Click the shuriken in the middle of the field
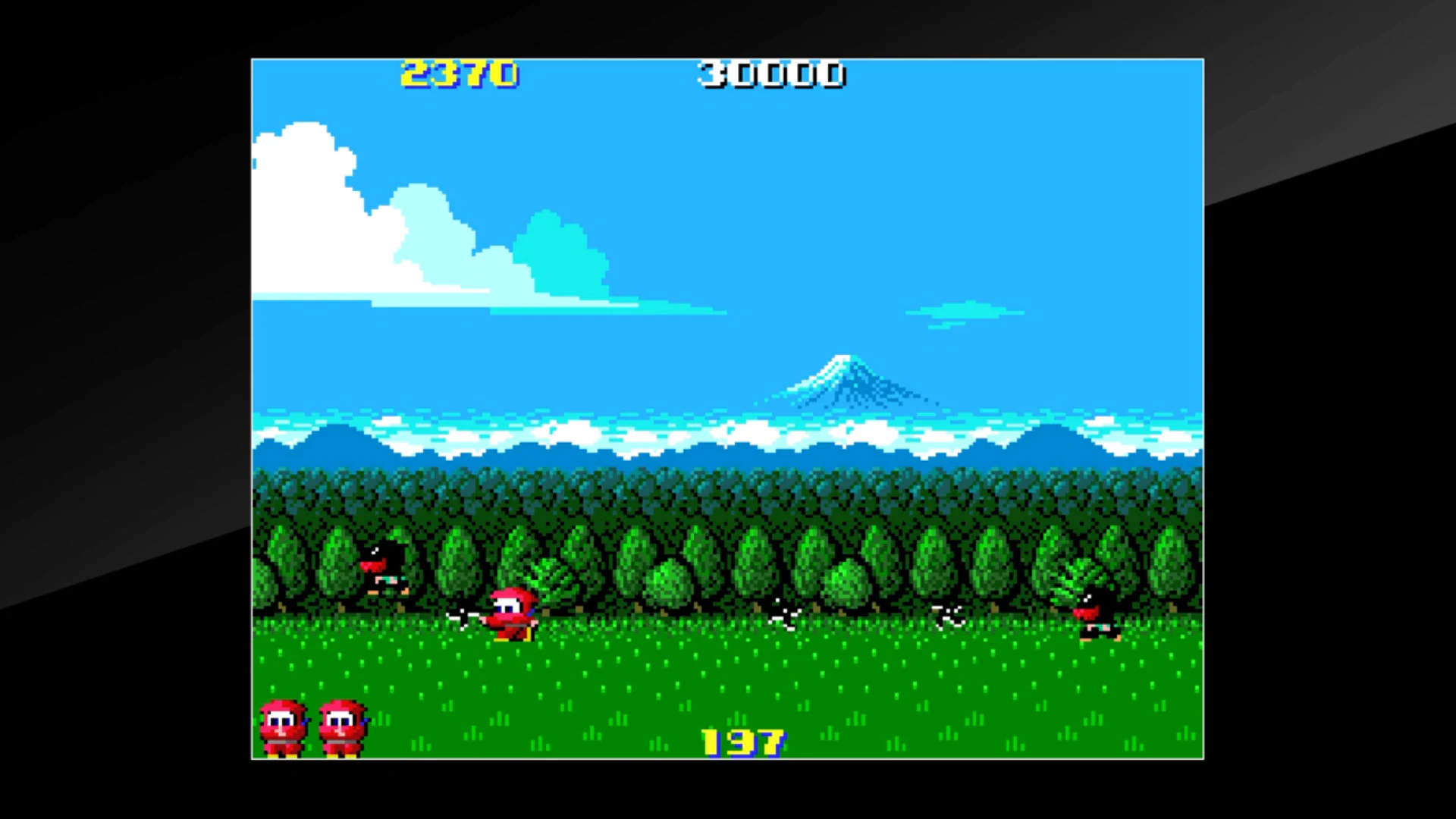The width and height of the screenshot is (1456, 819). click(785, 616)
